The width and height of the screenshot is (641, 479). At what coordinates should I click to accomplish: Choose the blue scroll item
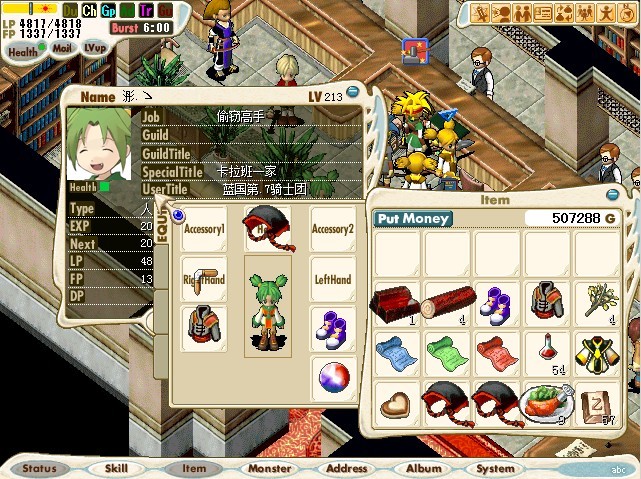click(397, 353)
